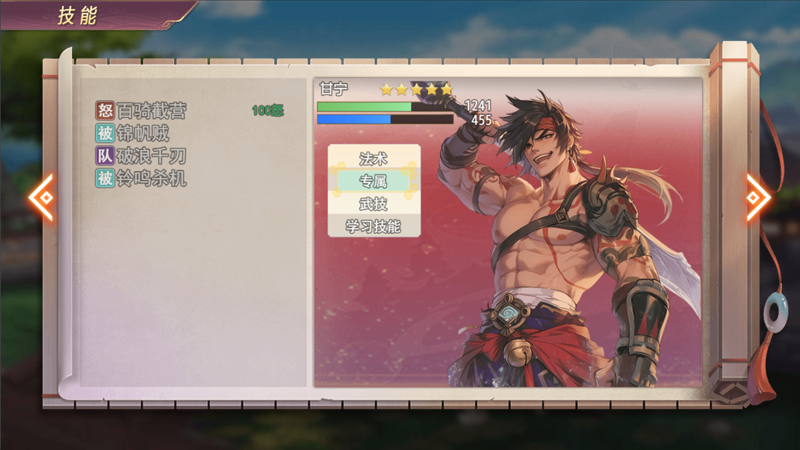This screenshot has width=800, height=450.
Task: Switch to next hero with right arrow
Action: tap(758, 197)
